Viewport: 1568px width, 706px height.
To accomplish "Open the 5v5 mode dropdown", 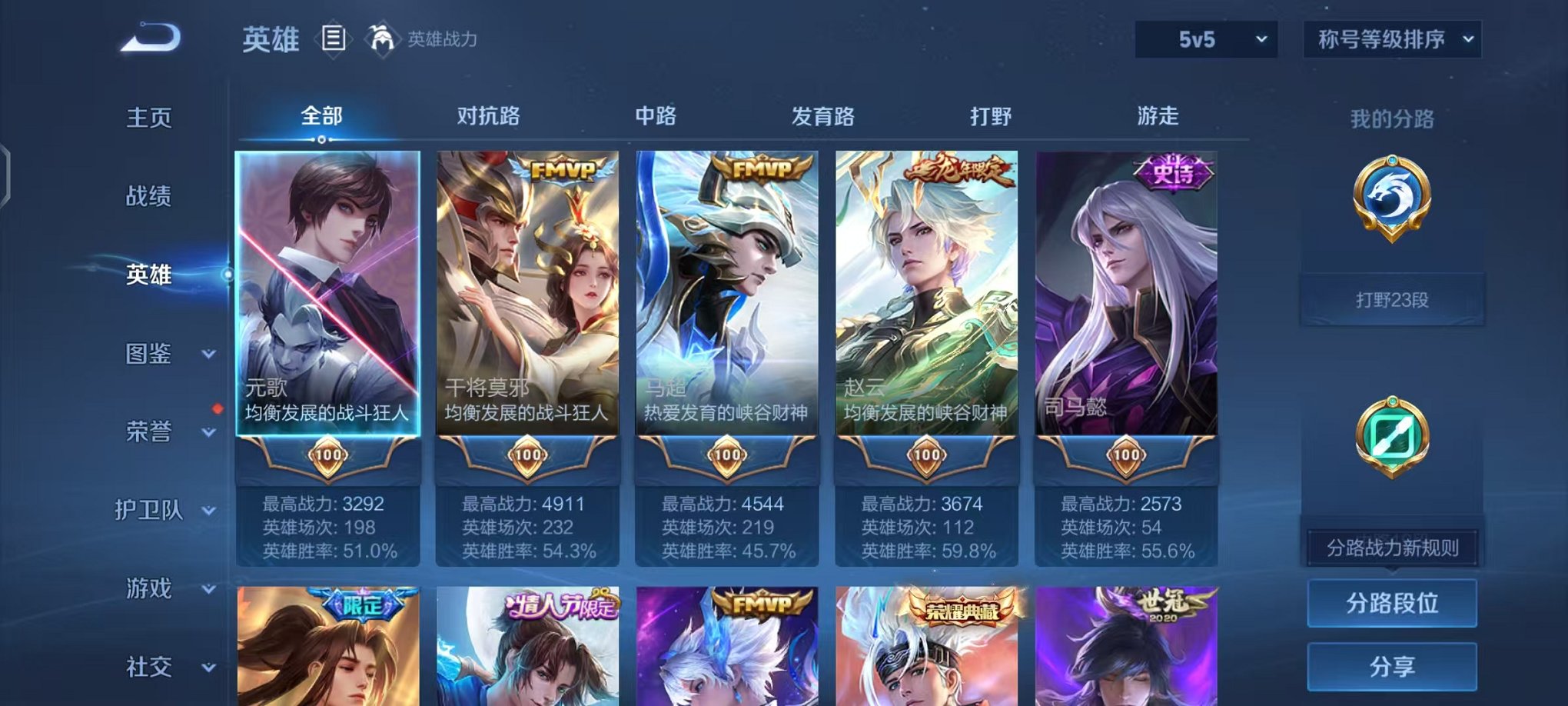I will [1206, 38].
